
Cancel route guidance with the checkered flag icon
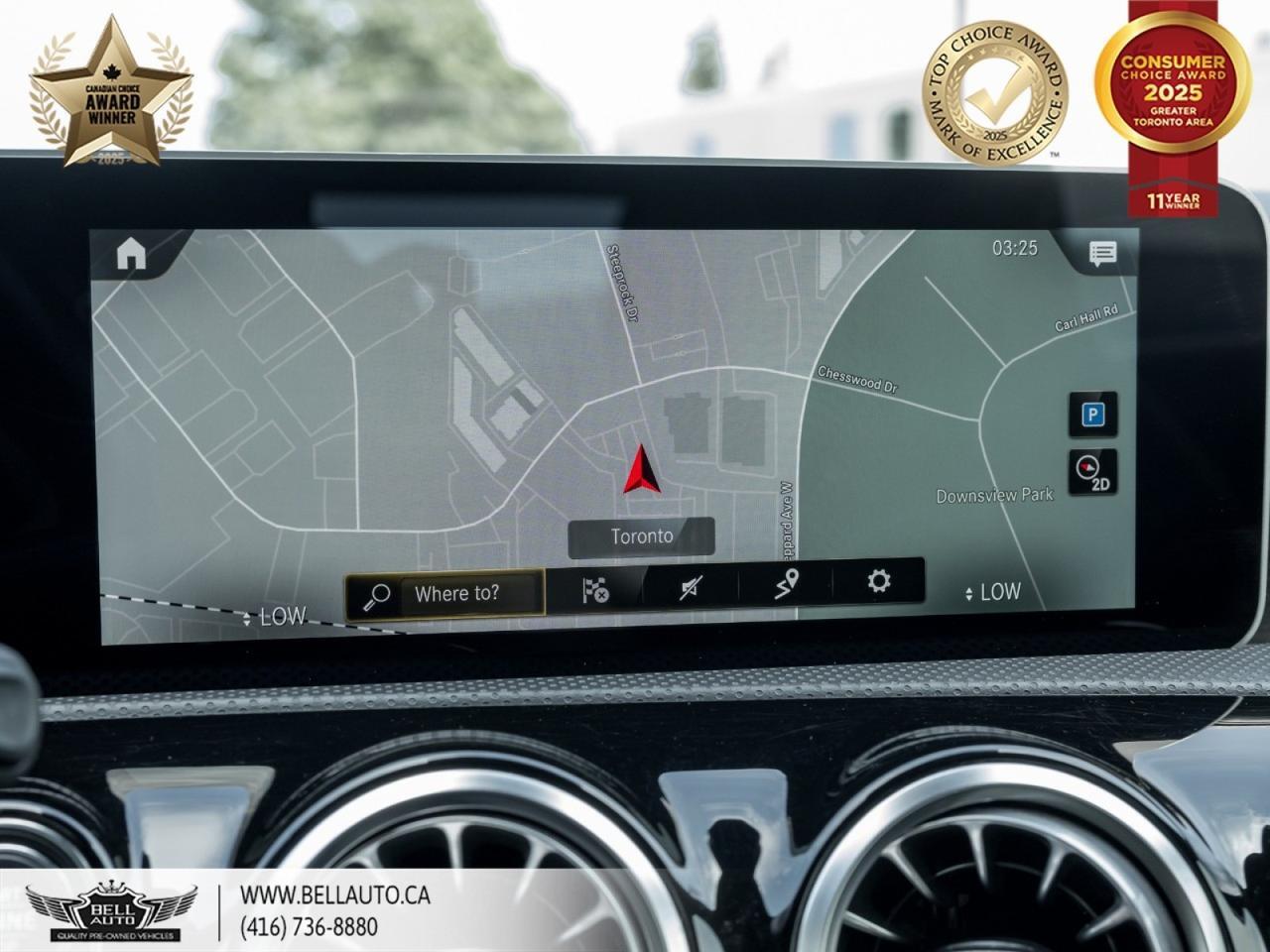click(595, 591)
